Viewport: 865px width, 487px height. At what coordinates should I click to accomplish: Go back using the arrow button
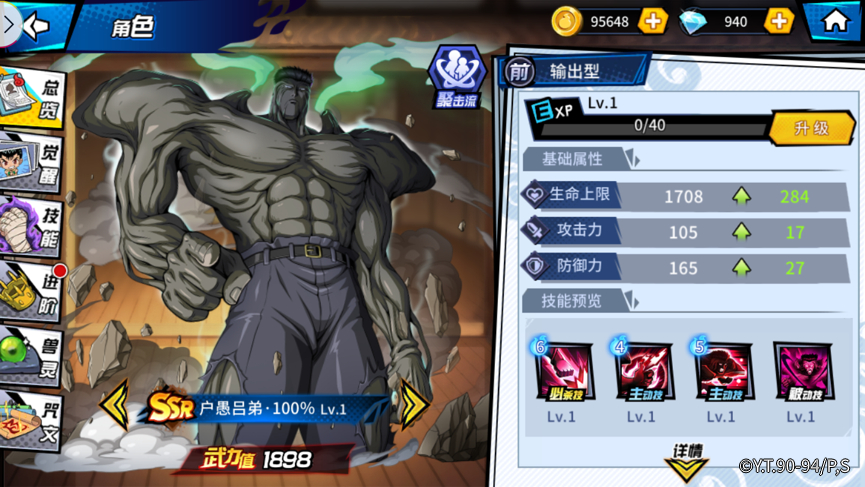(38, 25)
